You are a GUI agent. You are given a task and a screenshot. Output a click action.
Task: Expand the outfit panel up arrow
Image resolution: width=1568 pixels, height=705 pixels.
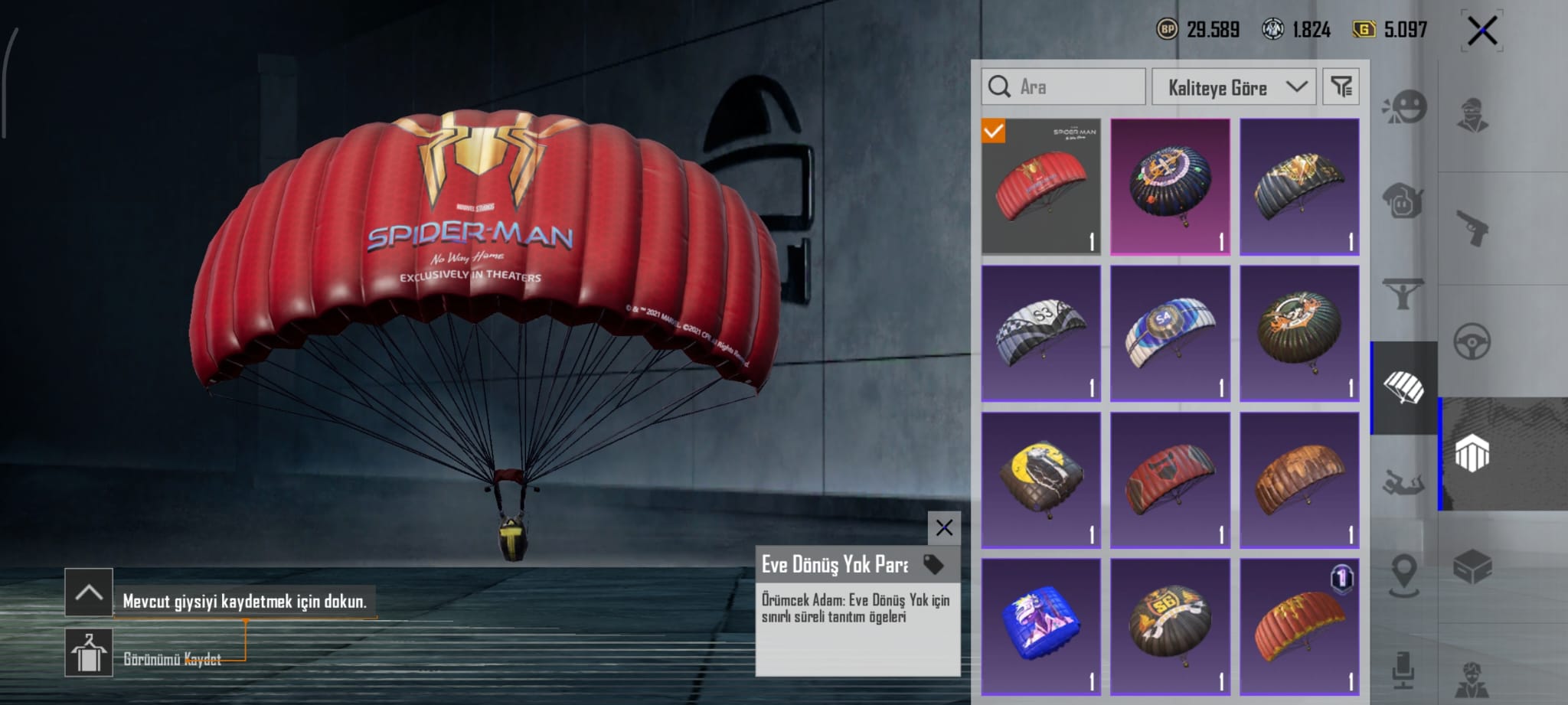[x=89, y=592]
